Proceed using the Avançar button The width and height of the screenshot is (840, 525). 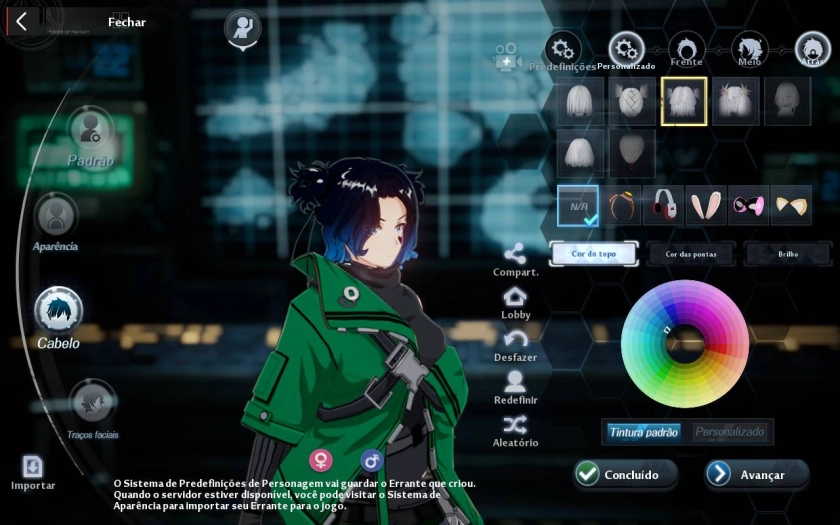757,474
